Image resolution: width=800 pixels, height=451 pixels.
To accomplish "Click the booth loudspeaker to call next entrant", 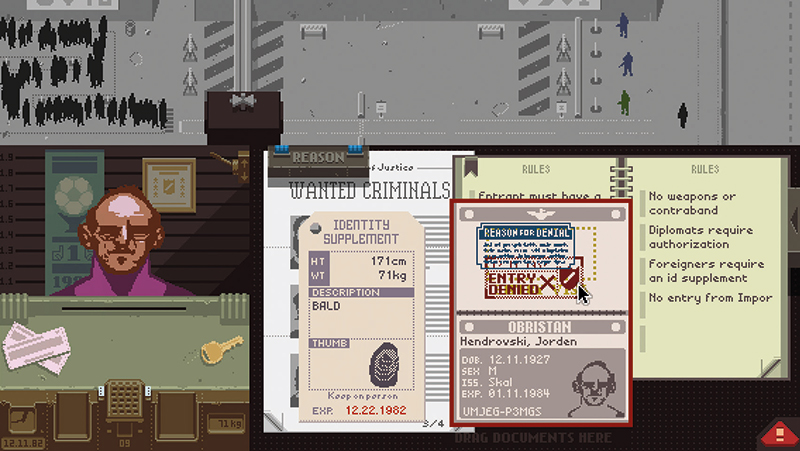I will pyautogui.click(x=239, y=103).
